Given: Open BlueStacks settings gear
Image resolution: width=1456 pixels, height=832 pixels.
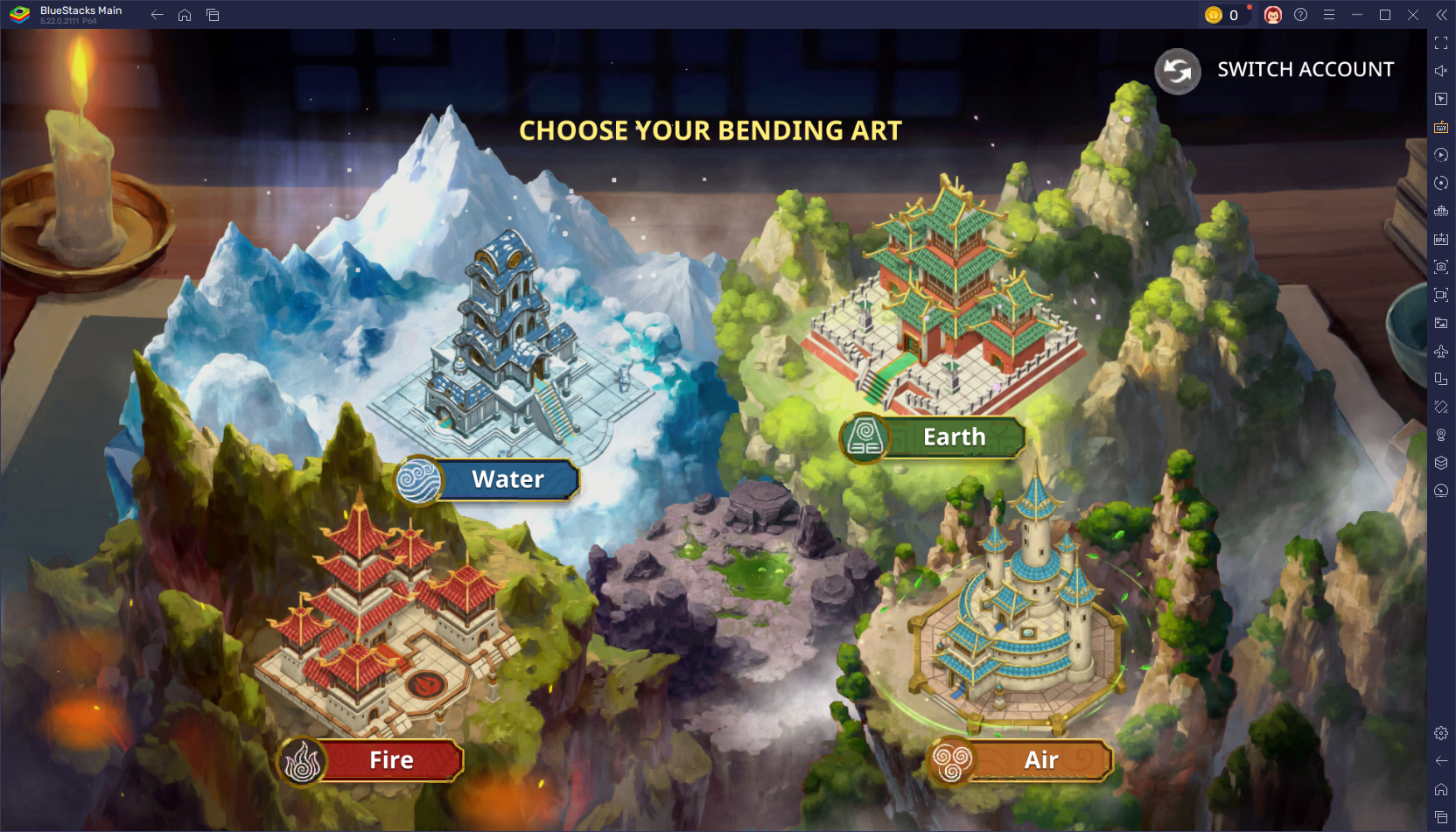Looking at the screenshot, I should coord(1441,733).
